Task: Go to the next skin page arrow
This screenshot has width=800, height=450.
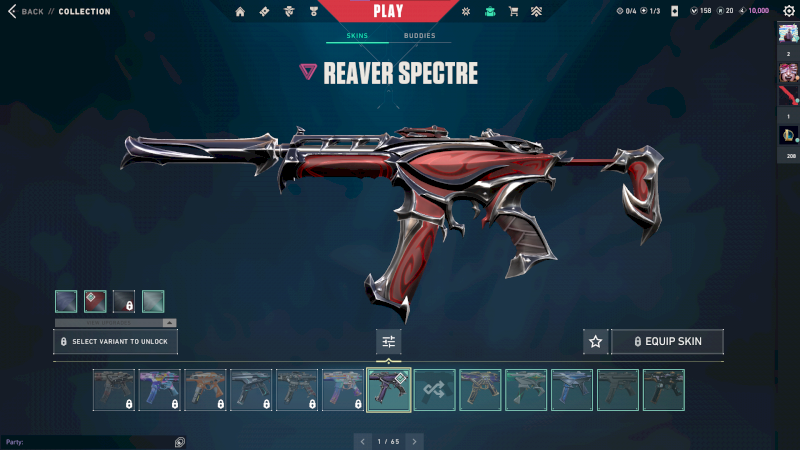Action: click(415, 441)
